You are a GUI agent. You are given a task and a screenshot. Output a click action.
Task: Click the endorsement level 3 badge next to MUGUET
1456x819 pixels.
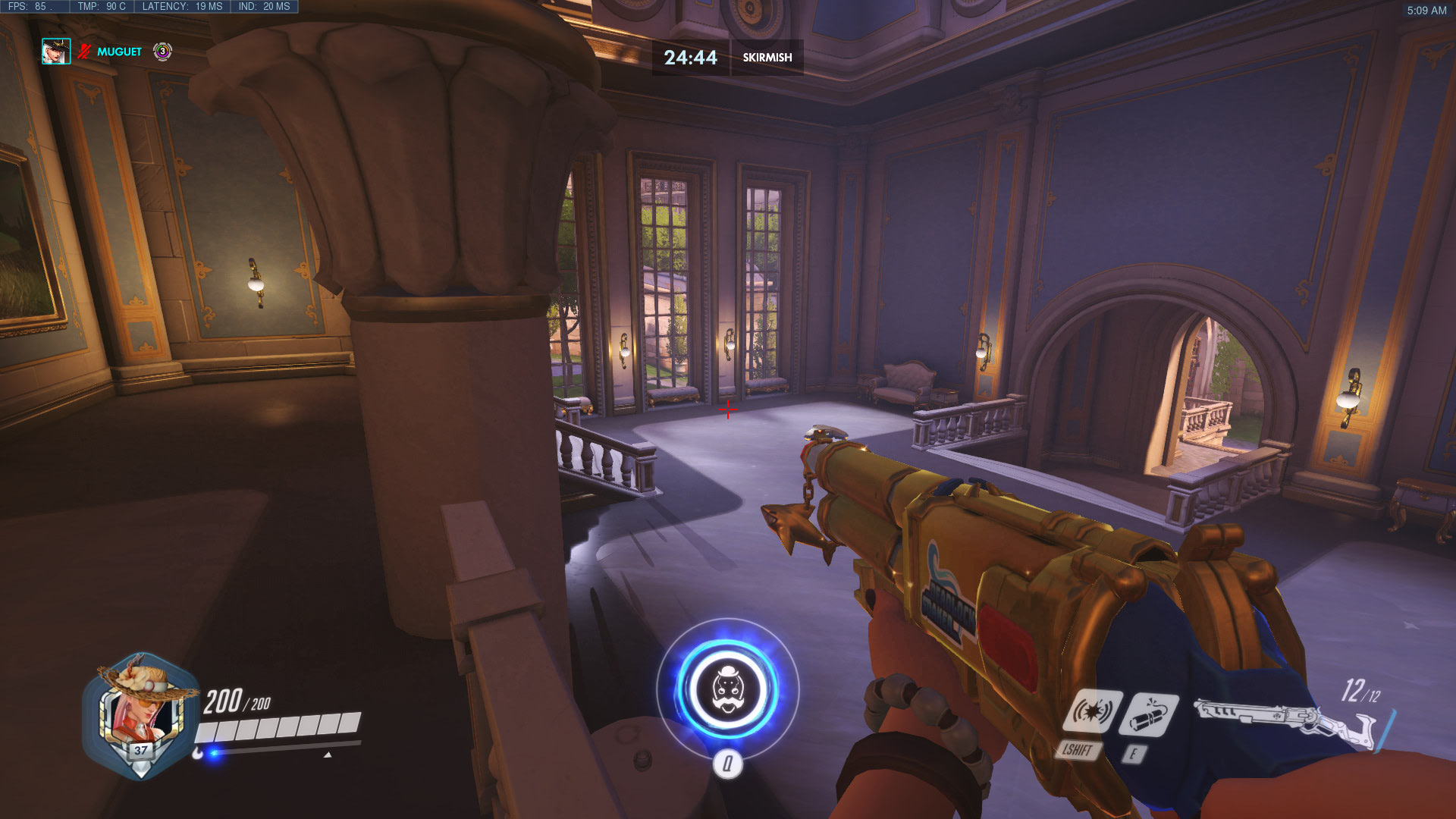[x=162, y=52]
